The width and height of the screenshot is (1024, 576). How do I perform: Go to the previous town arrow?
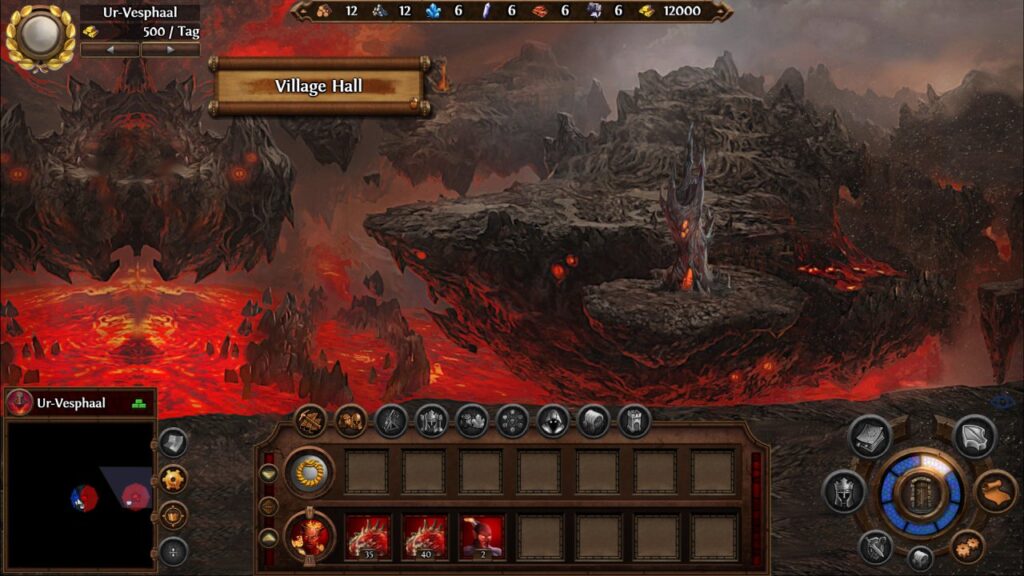[x=110, y=49]
